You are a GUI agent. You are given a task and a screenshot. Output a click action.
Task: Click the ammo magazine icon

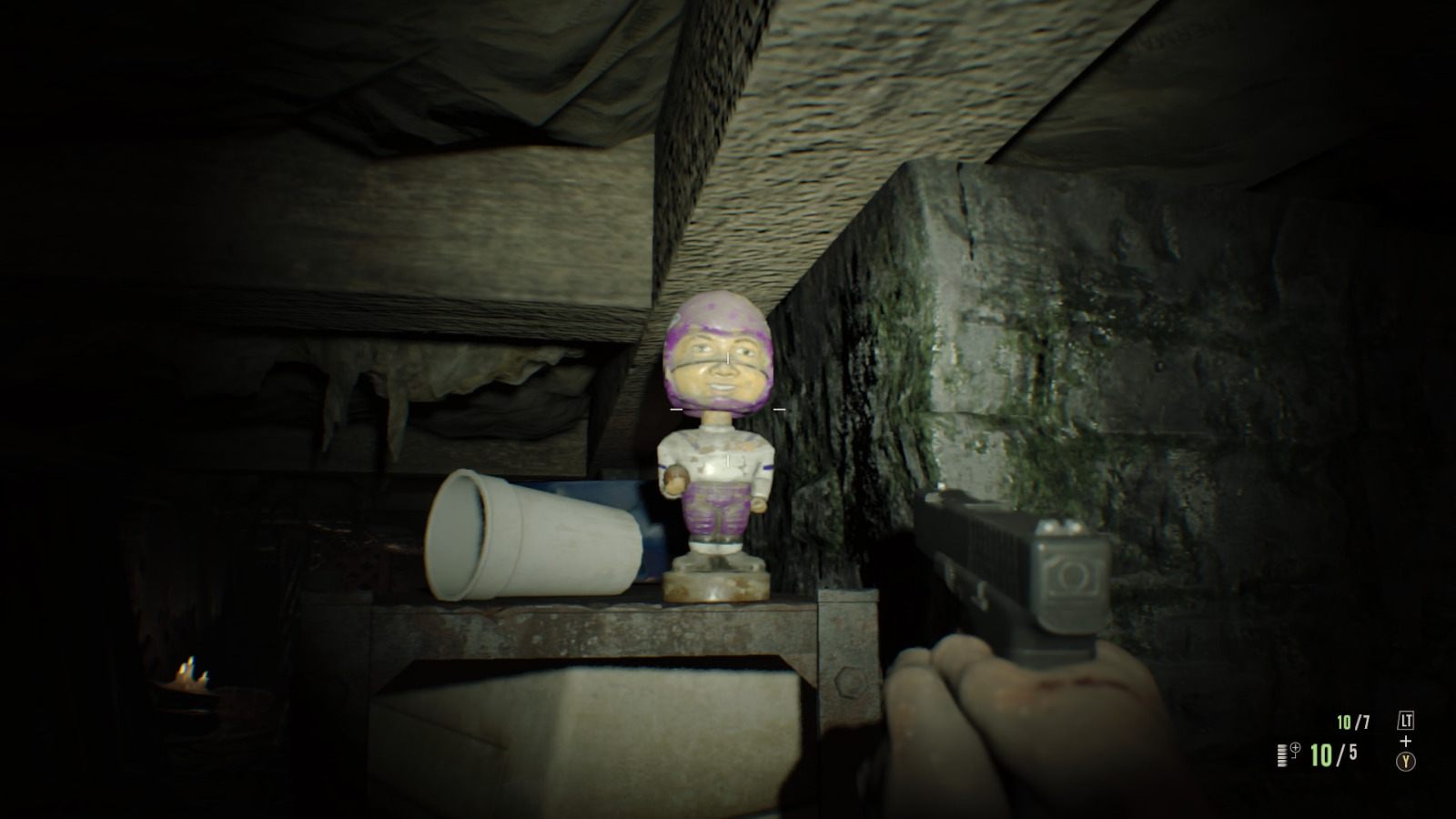coord(1282,754)
